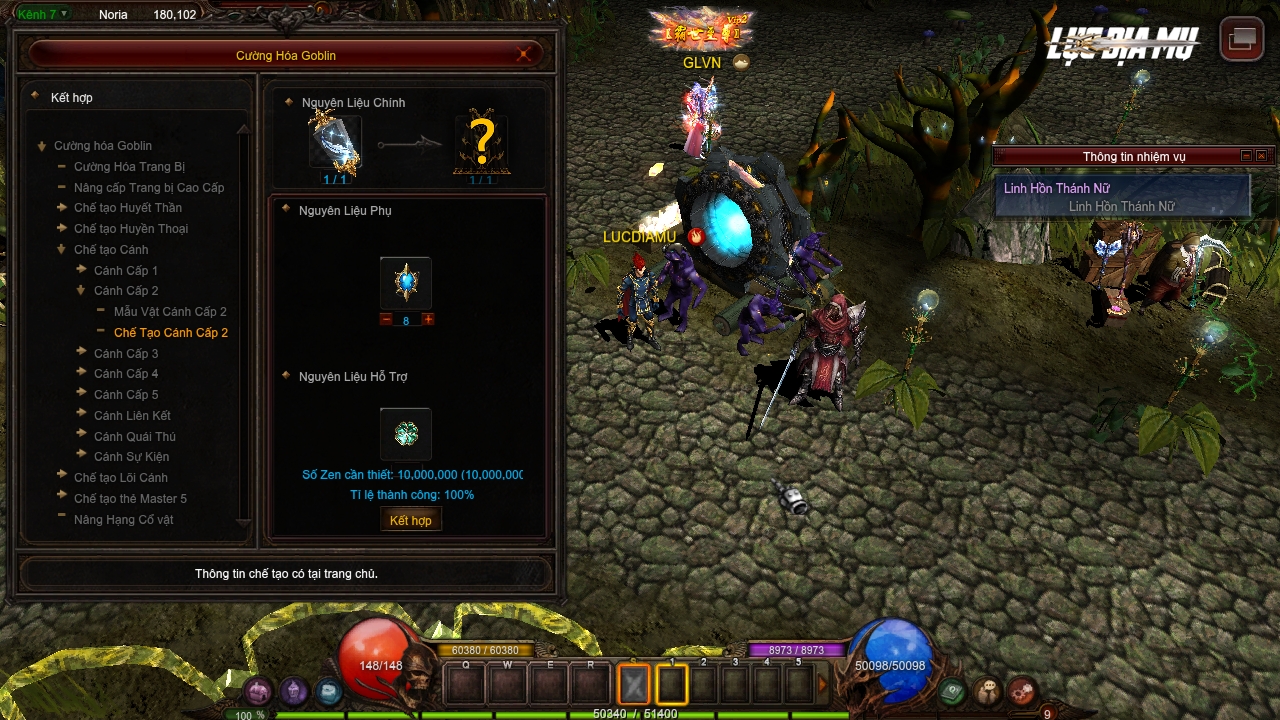Screen dimensions: 1280x720
Task: Open the top-right window menu button
Action: click(x=1242, y=40)
